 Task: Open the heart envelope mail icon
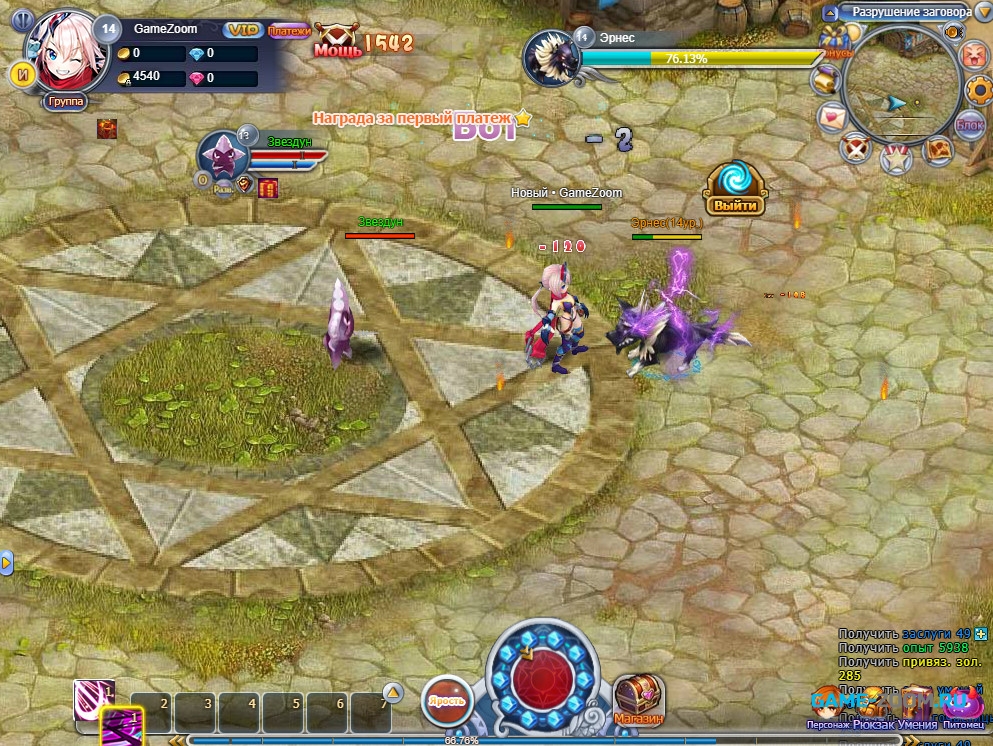click(832, 118)
